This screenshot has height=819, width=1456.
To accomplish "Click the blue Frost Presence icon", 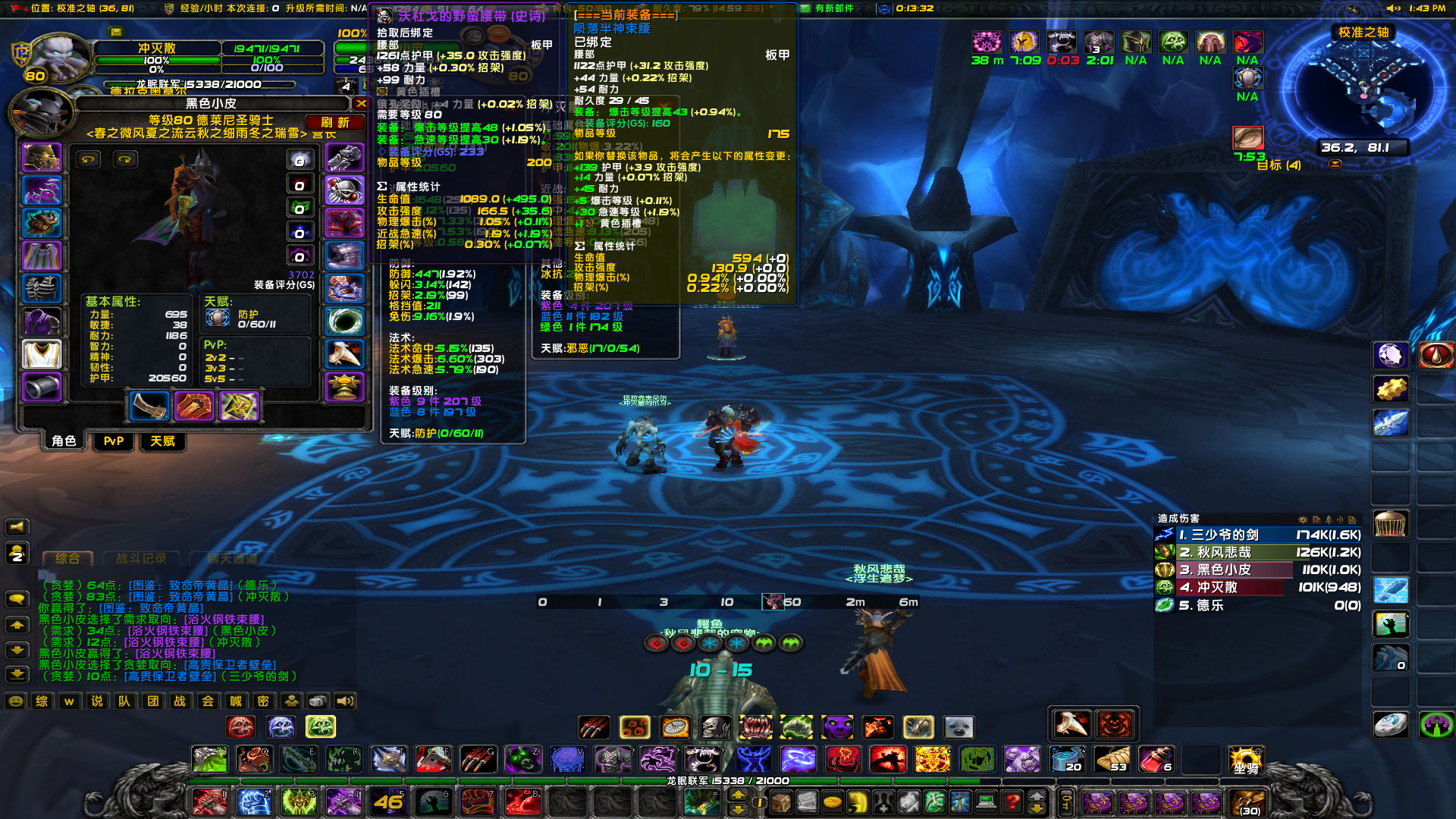I will tap(711, 643).
